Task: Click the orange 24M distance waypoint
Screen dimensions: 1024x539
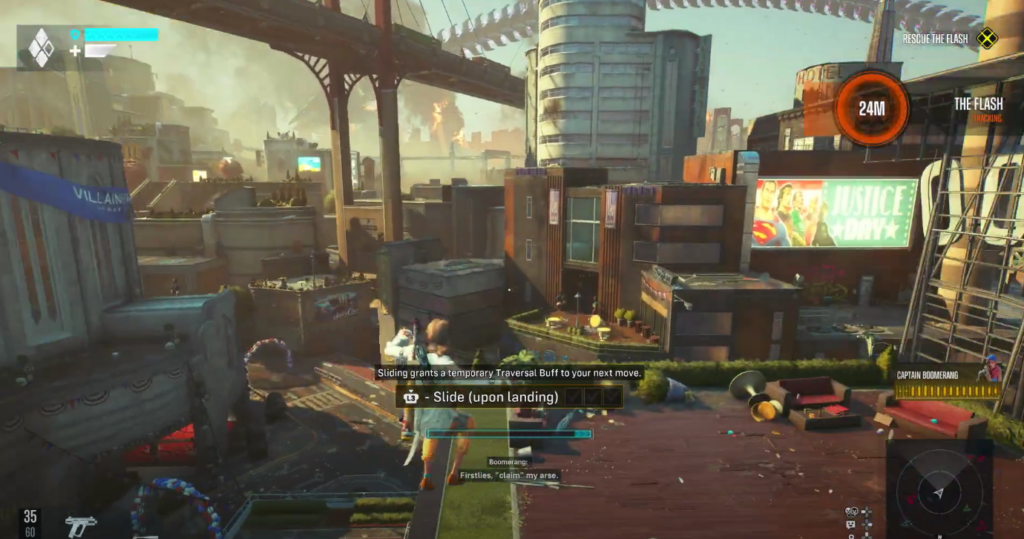Action: pyautogui.click(x=871, y=108)
